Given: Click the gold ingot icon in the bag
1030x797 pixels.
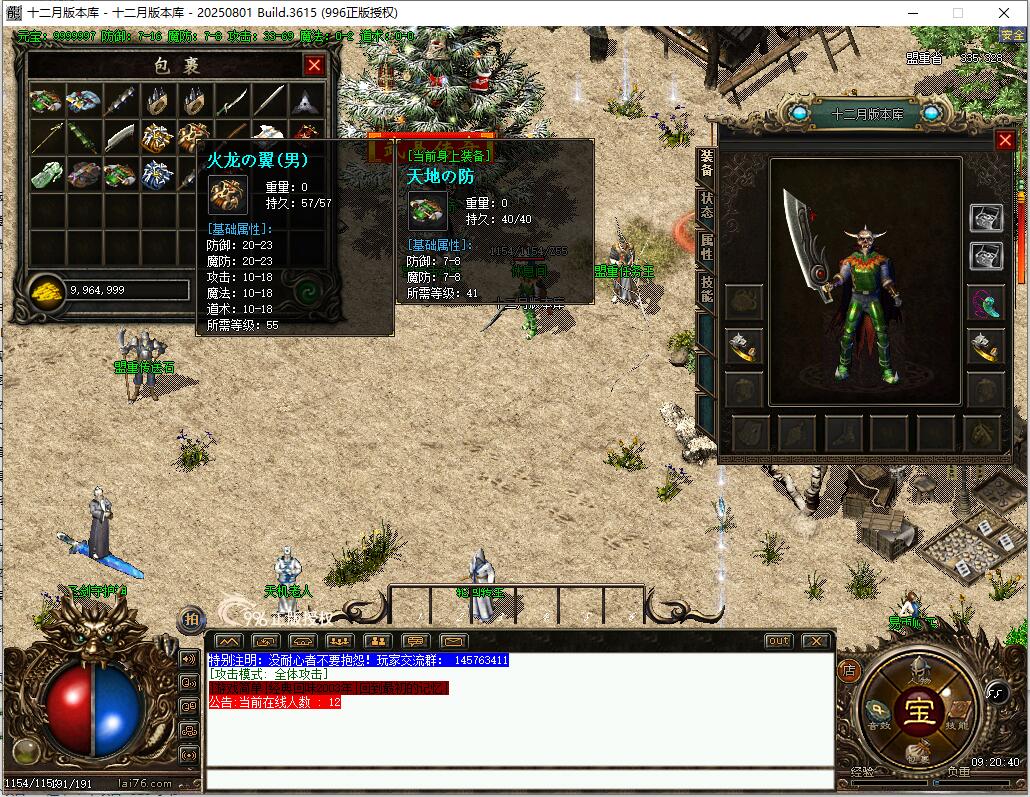Looking at the screenshot, I should [x=47, y=290].
